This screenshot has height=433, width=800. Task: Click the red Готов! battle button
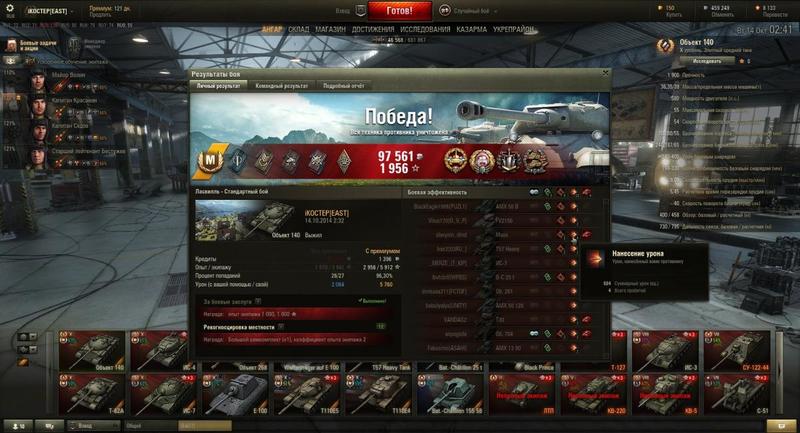pyautogui.click(x=400, y=11)
